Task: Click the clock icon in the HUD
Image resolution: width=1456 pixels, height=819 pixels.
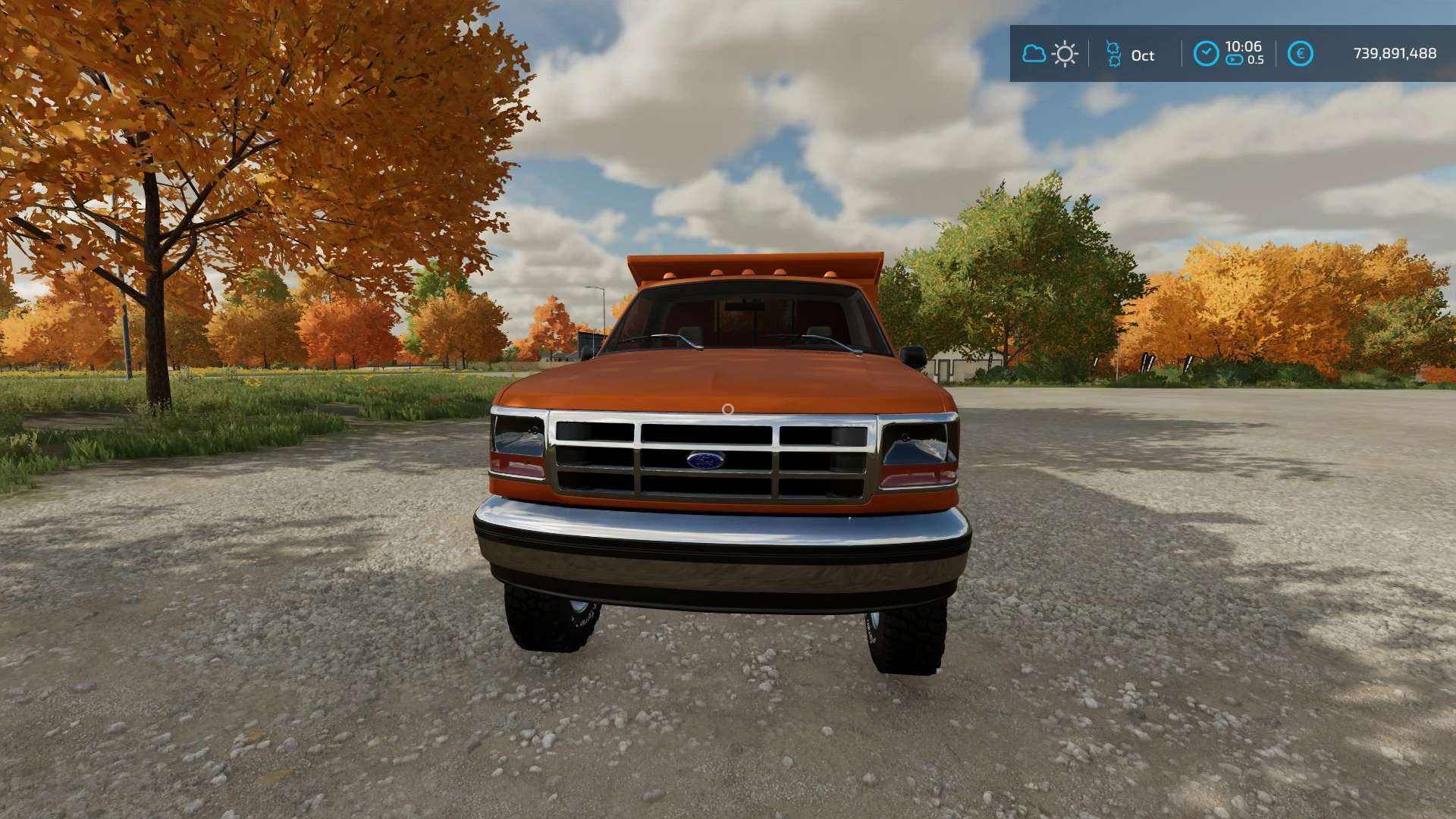Action: [x=1206, y=54]
